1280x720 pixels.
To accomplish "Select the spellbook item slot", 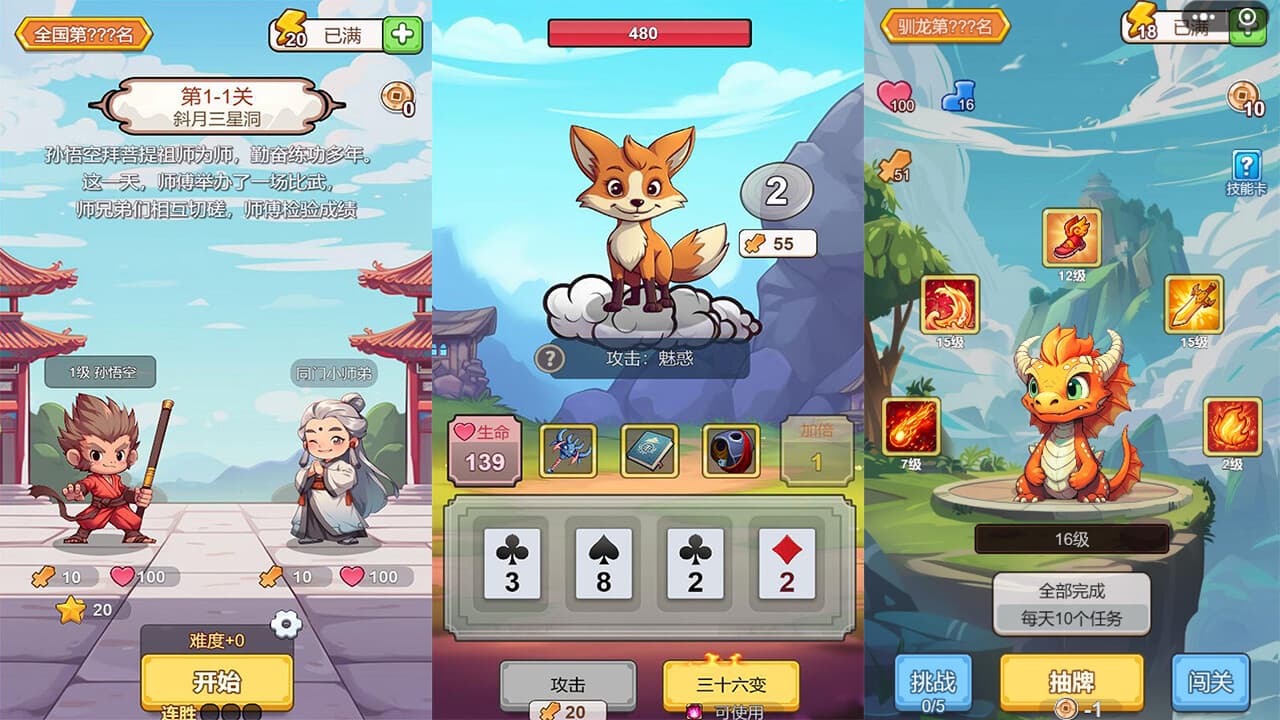I will point(649,451).
